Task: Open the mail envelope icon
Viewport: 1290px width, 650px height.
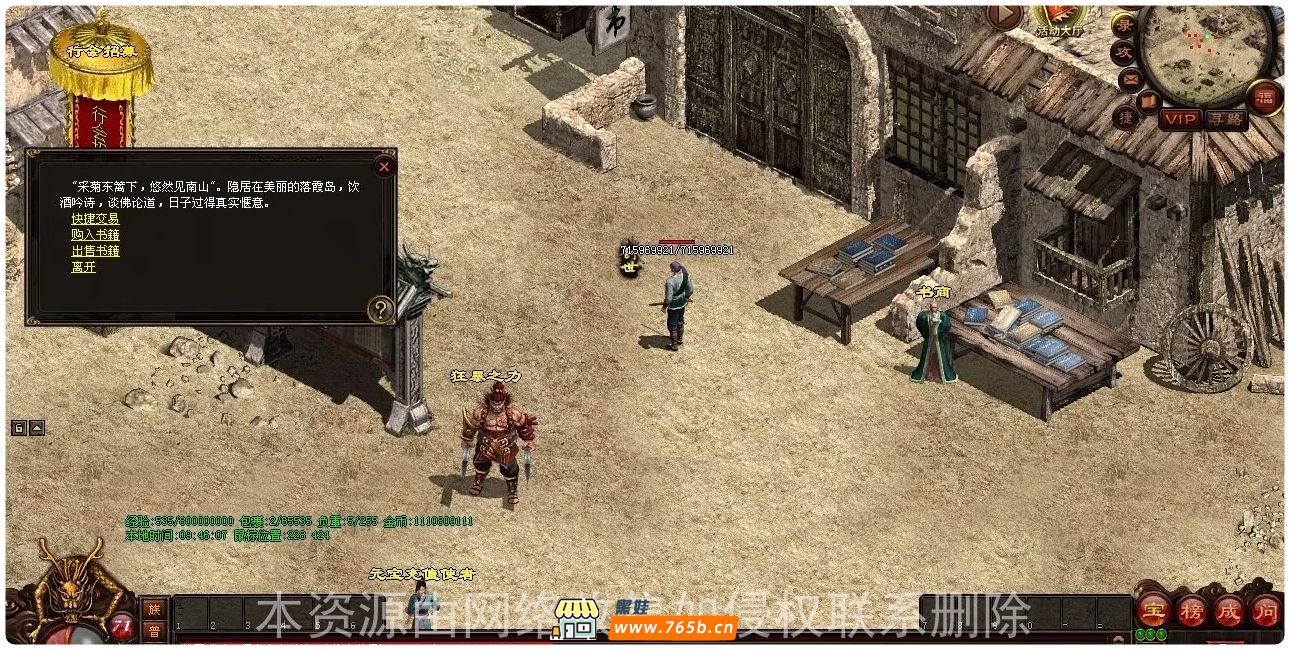Action: click(1131, 78)
